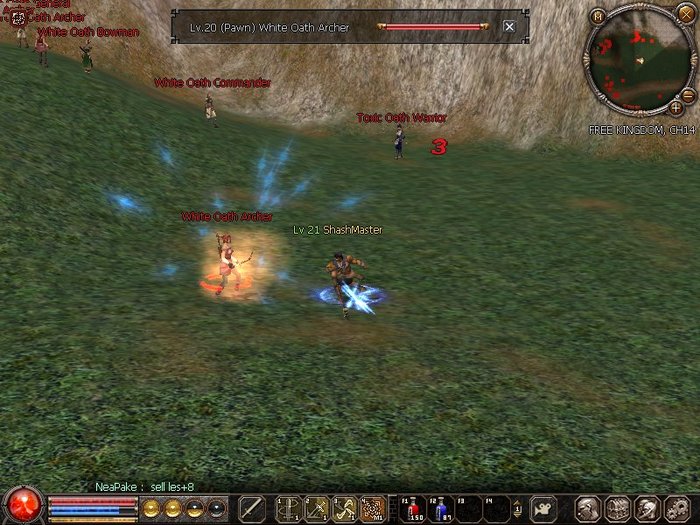Image resolution: width=700 pixels, height=525 pixels.
Task: Click the circular minimap
Action: (638, 58)
